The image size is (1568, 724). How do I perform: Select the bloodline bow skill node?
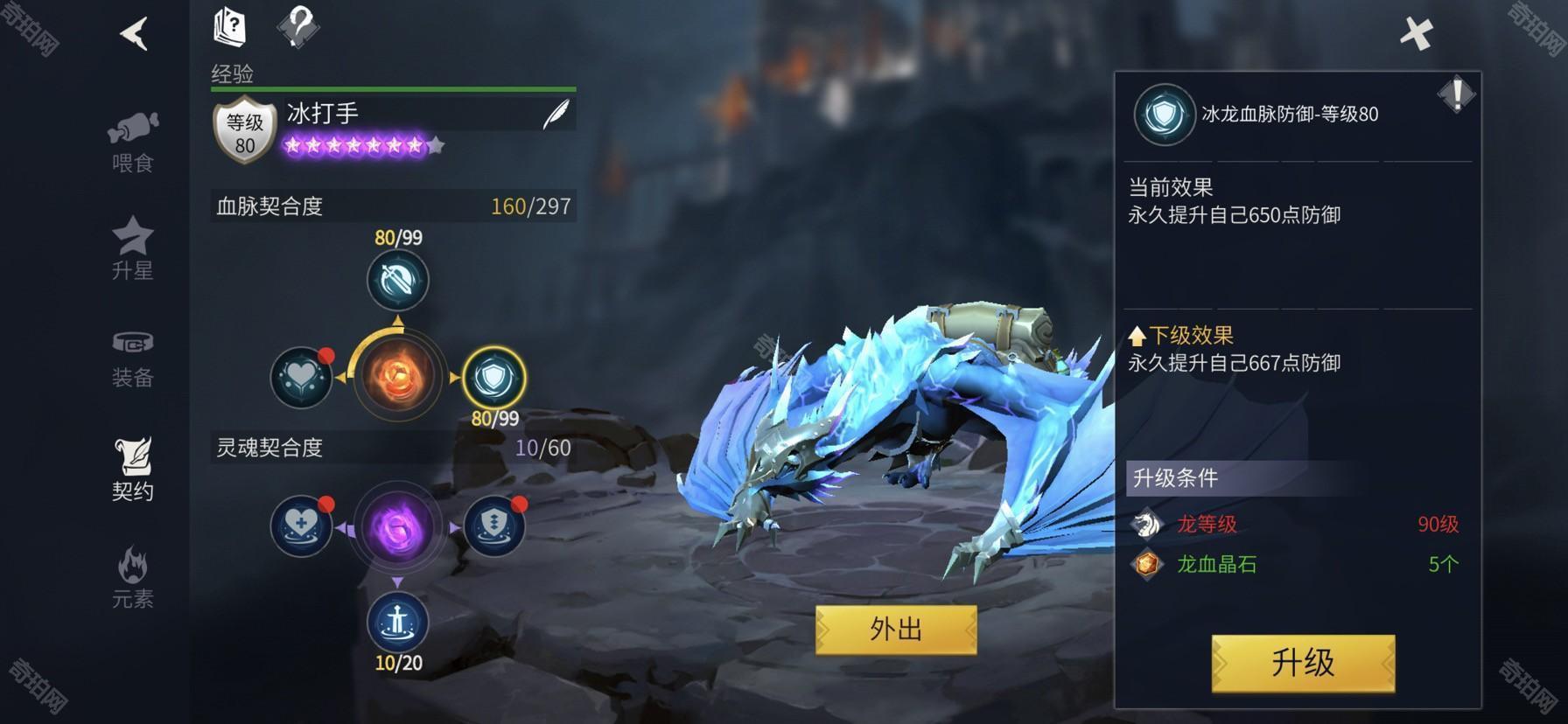point(398,280)
